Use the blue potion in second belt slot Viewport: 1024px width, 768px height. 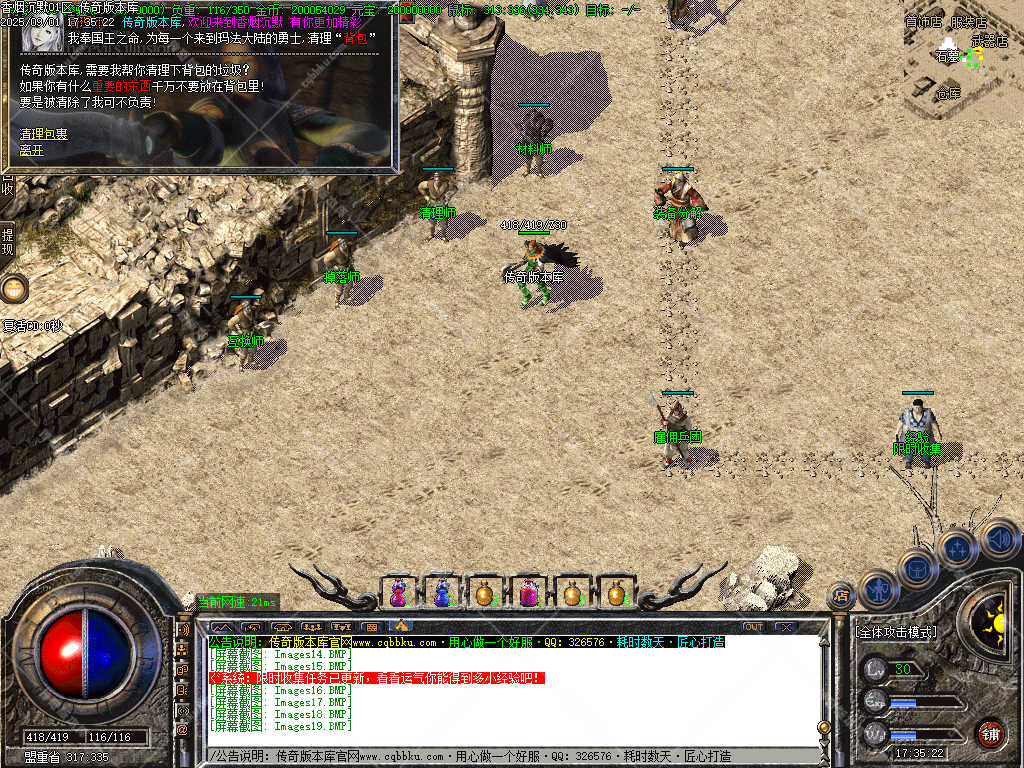(x=442, y=593)
